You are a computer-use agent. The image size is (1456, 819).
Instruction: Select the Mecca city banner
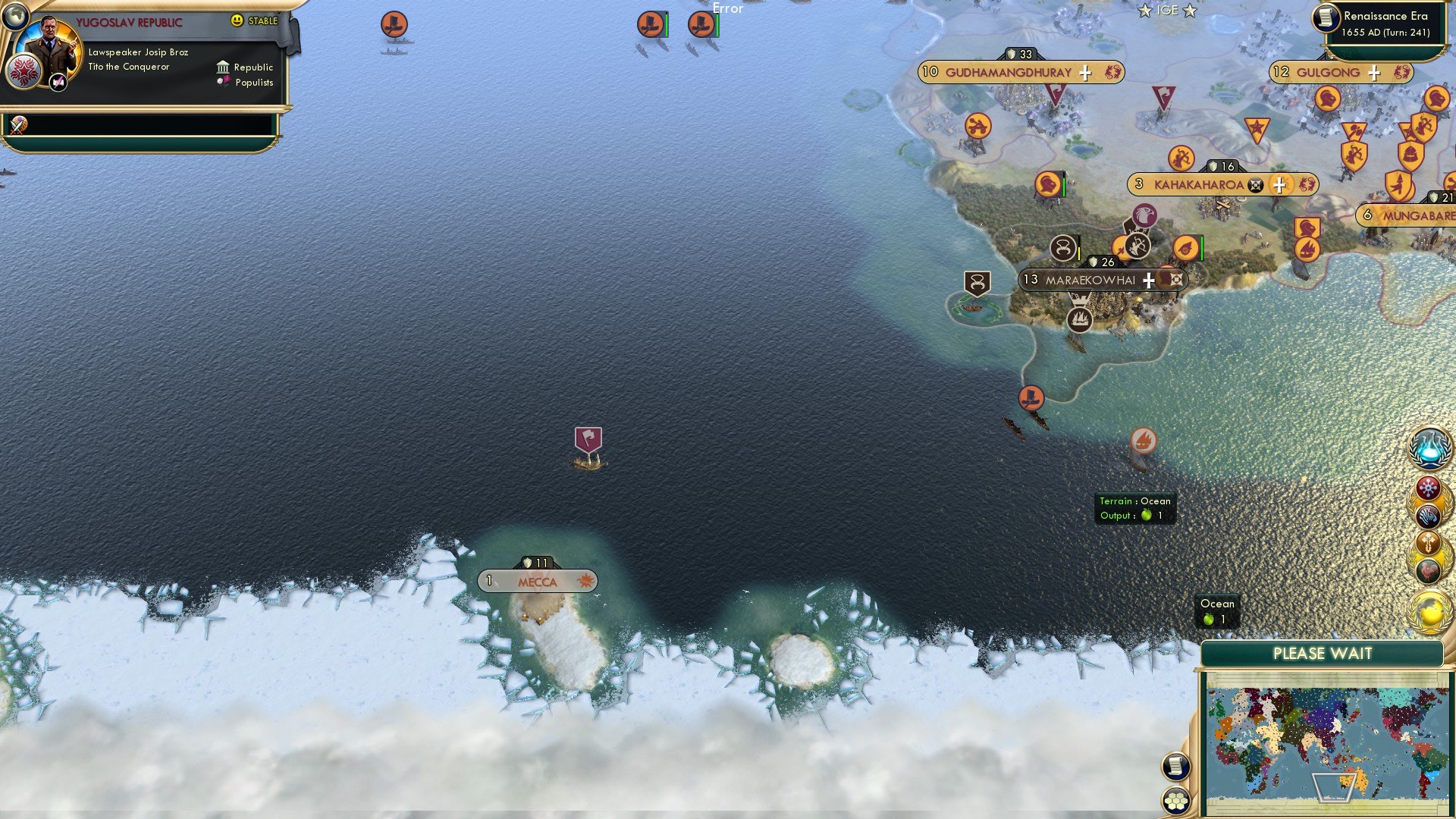point(536,581)
